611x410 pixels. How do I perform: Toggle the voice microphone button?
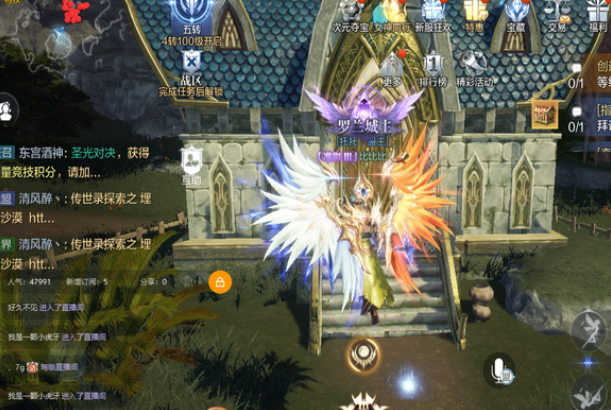click(x=500, y=371)
